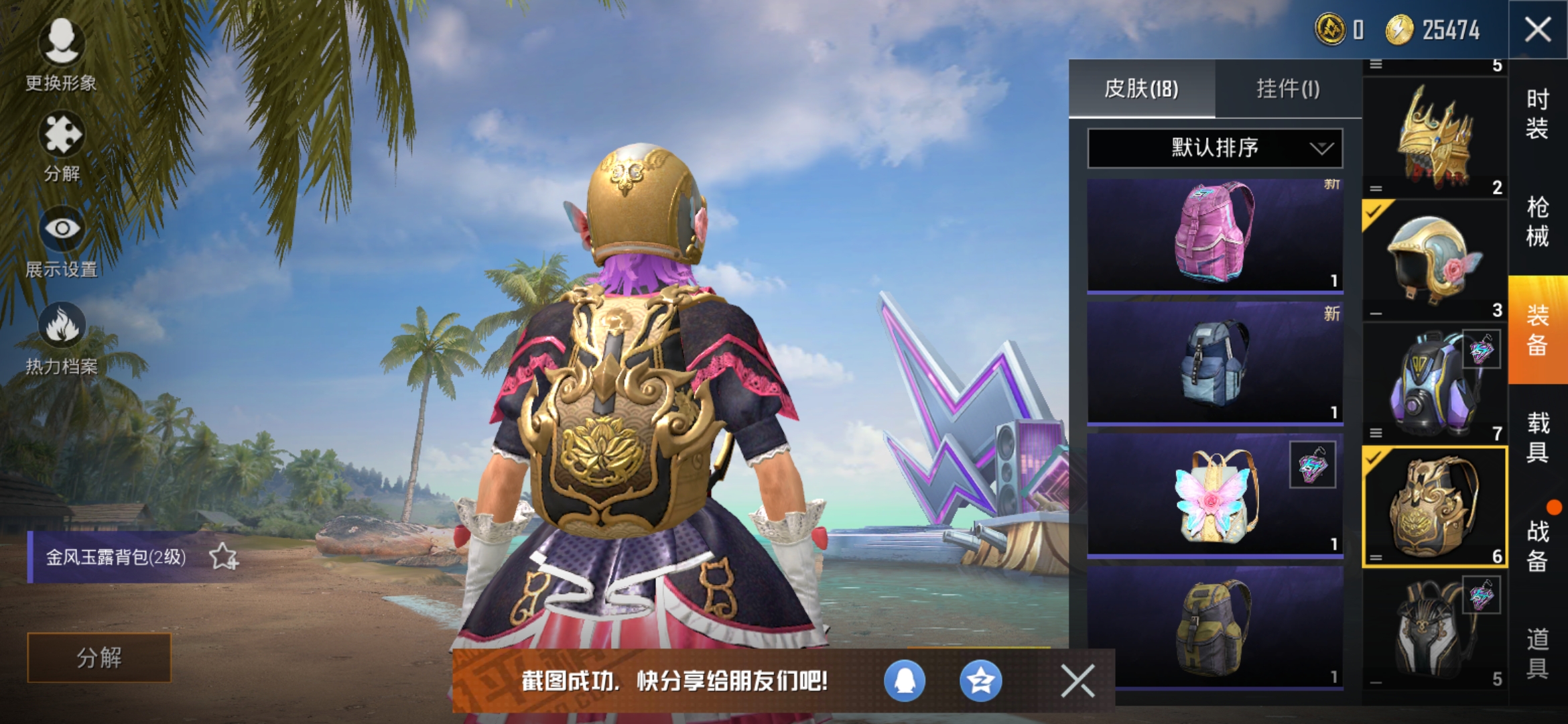Open the 时装 outfits category
Image resolution: width=1568 pixels, height=724 pixels.
point(1537,114)
